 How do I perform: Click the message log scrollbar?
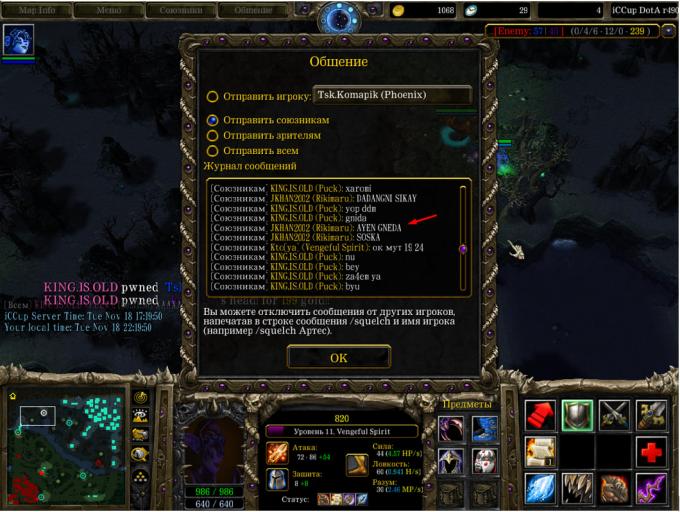pyautogui.click(x=463, y=237)
